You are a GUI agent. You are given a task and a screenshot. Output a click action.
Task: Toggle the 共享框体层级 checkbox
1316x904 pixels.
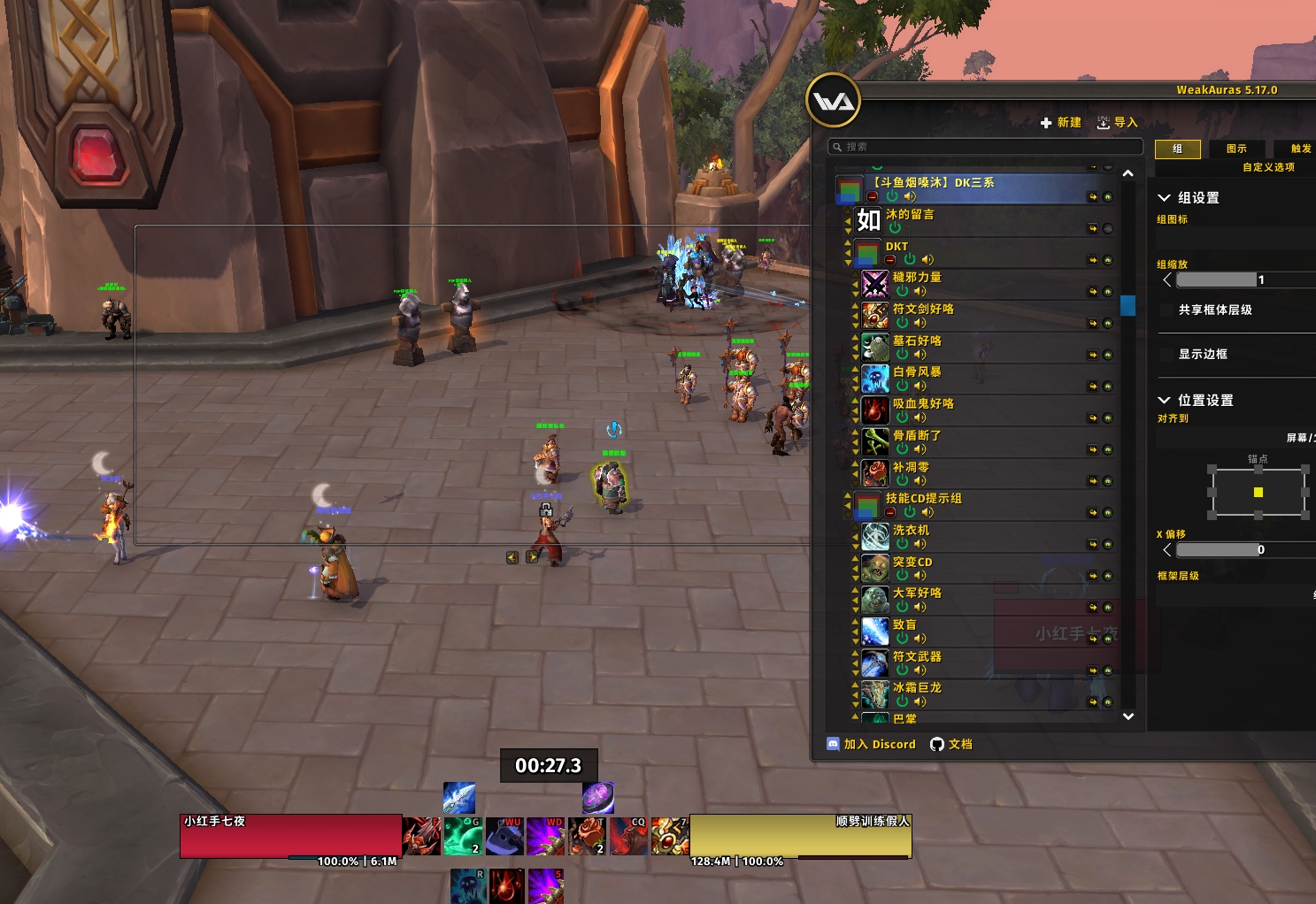point(1166,310)
